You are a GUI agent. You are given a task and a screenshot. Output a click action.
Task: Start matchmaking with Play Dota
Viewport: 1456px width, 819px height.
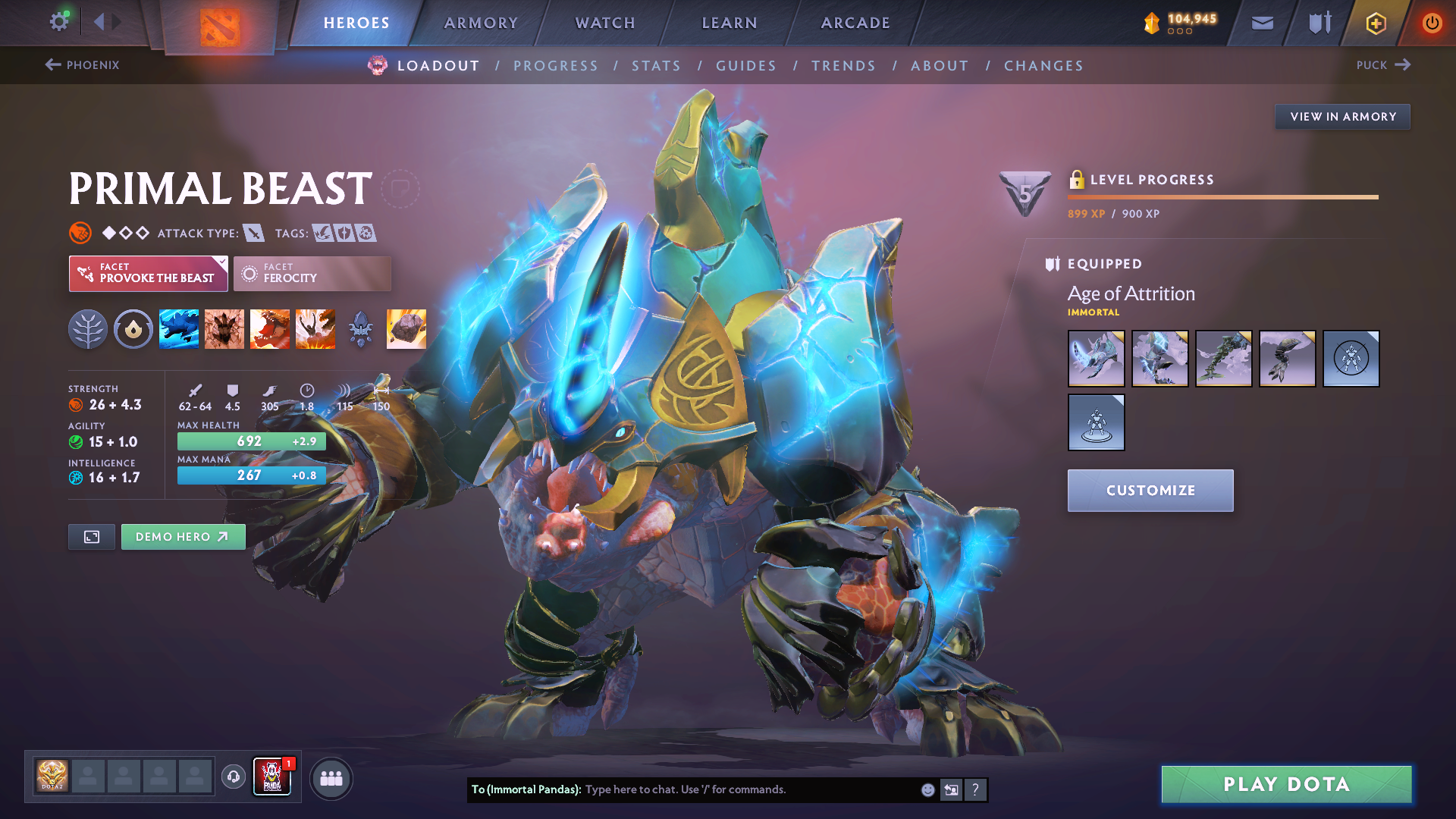tap(1286, 784)
